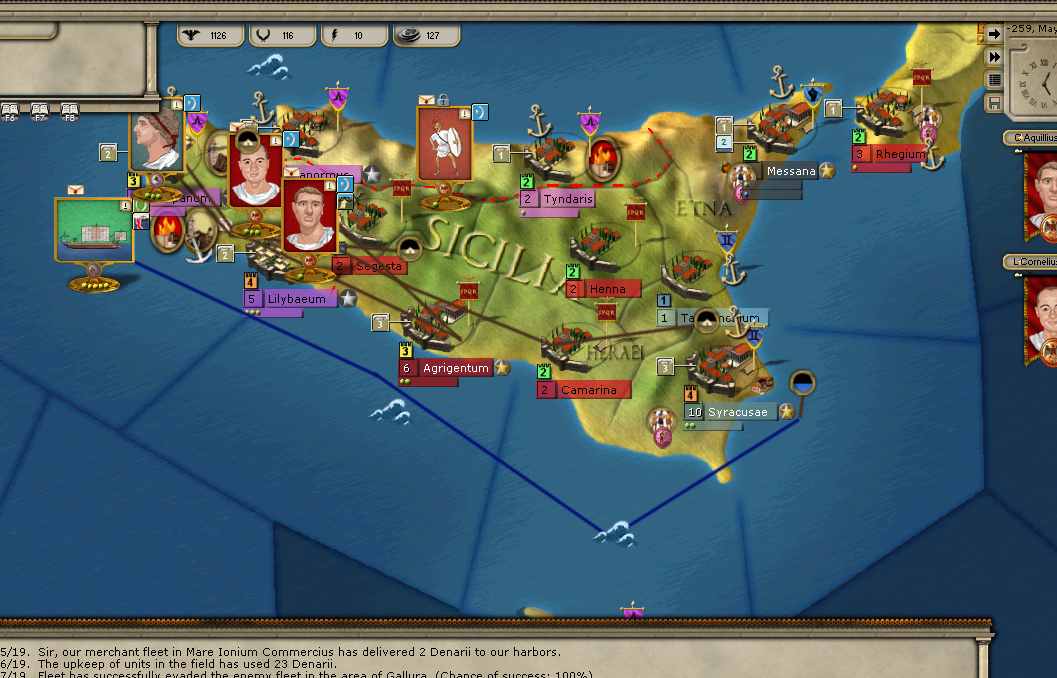This screenshot has height=678, width=1057.
Task: Select the F6 ledger shortcut icon
Action: pos(11,109)
